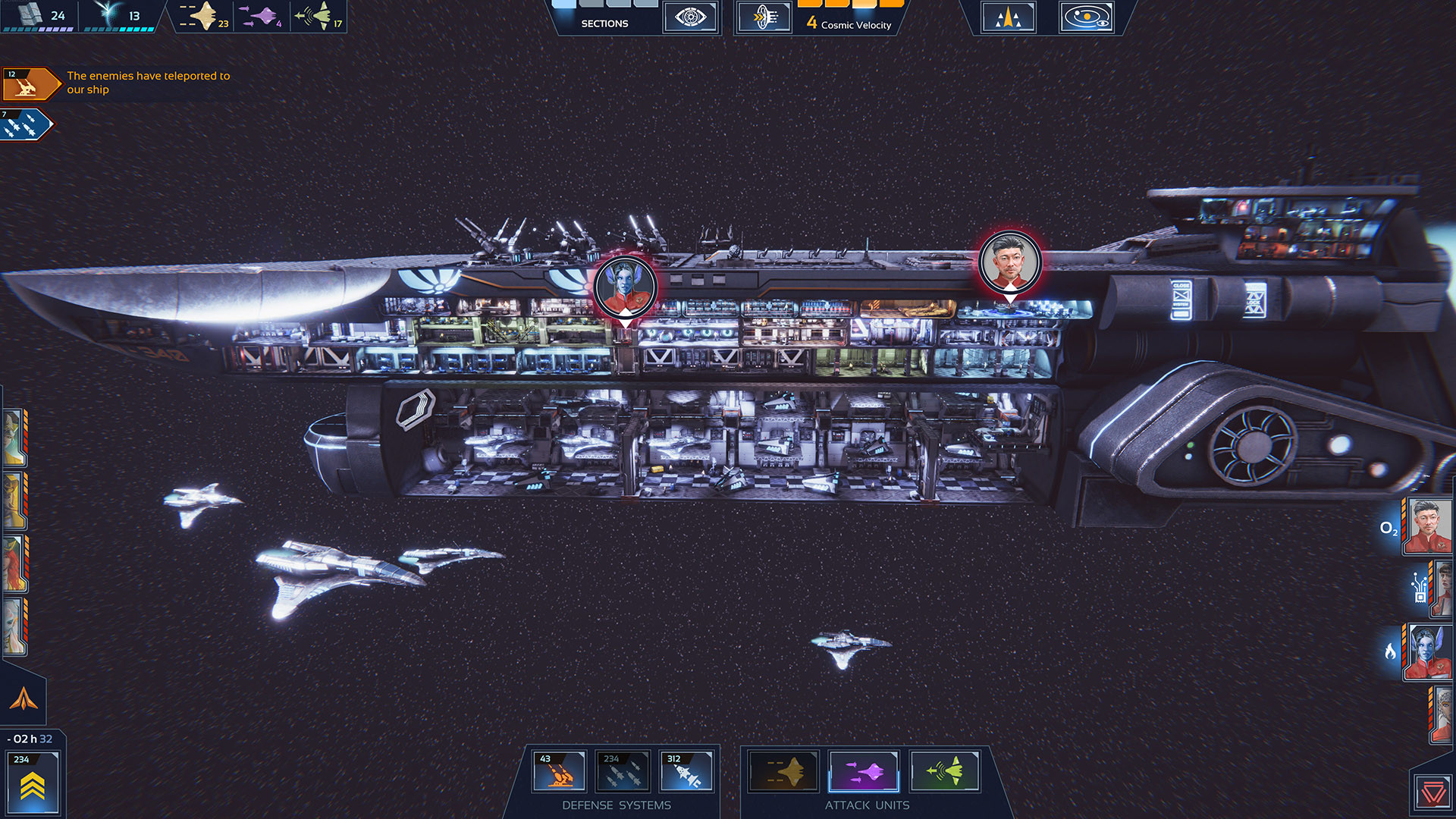Image resolution: width=1456 pixels, height=819 pixels.
Task: Click the Cosmic Velocity segment bar
Action: pos(849,6)
